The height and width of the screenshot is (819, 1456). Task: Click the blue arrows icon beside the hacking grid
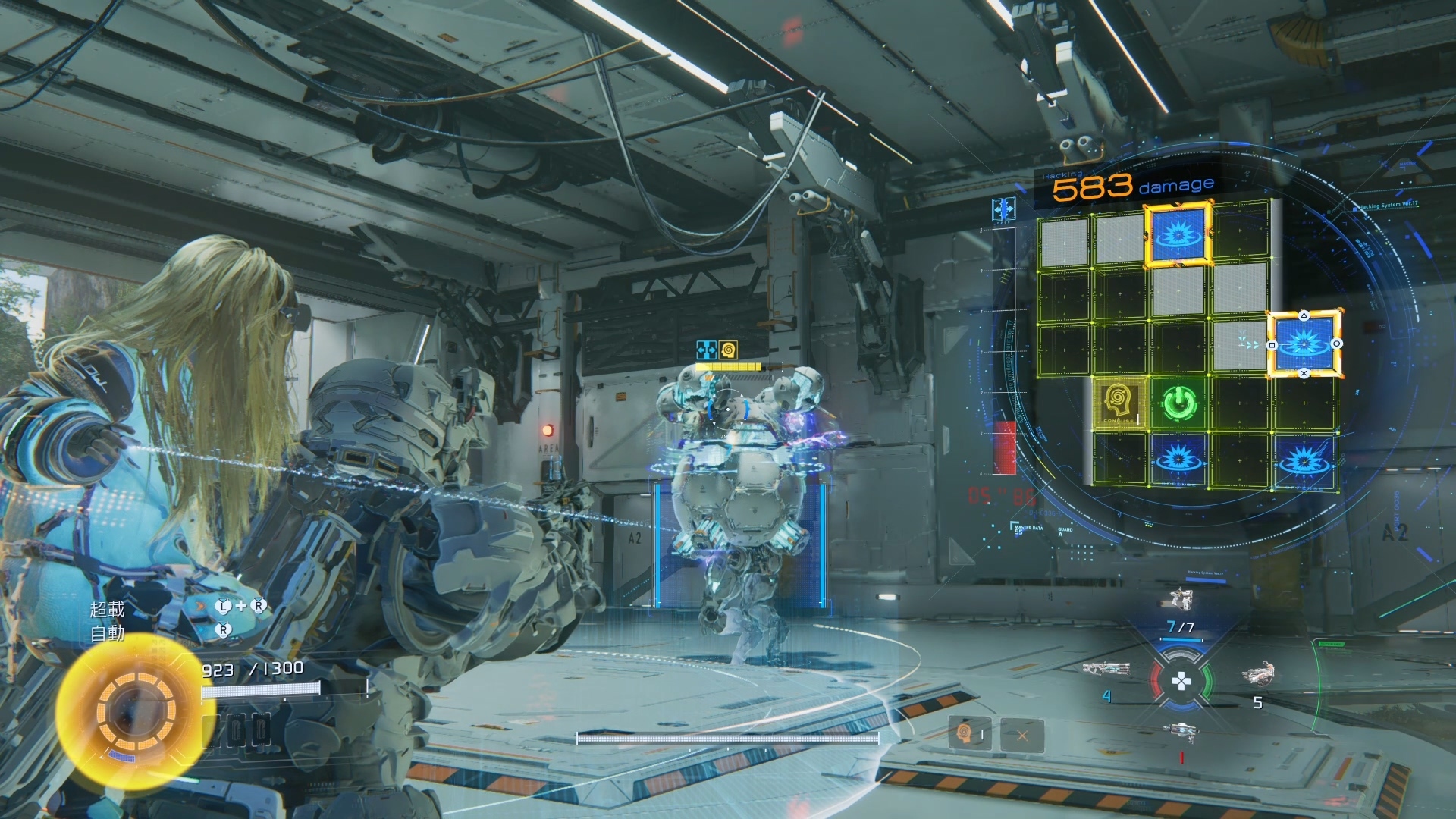(x=1003, y=209)
